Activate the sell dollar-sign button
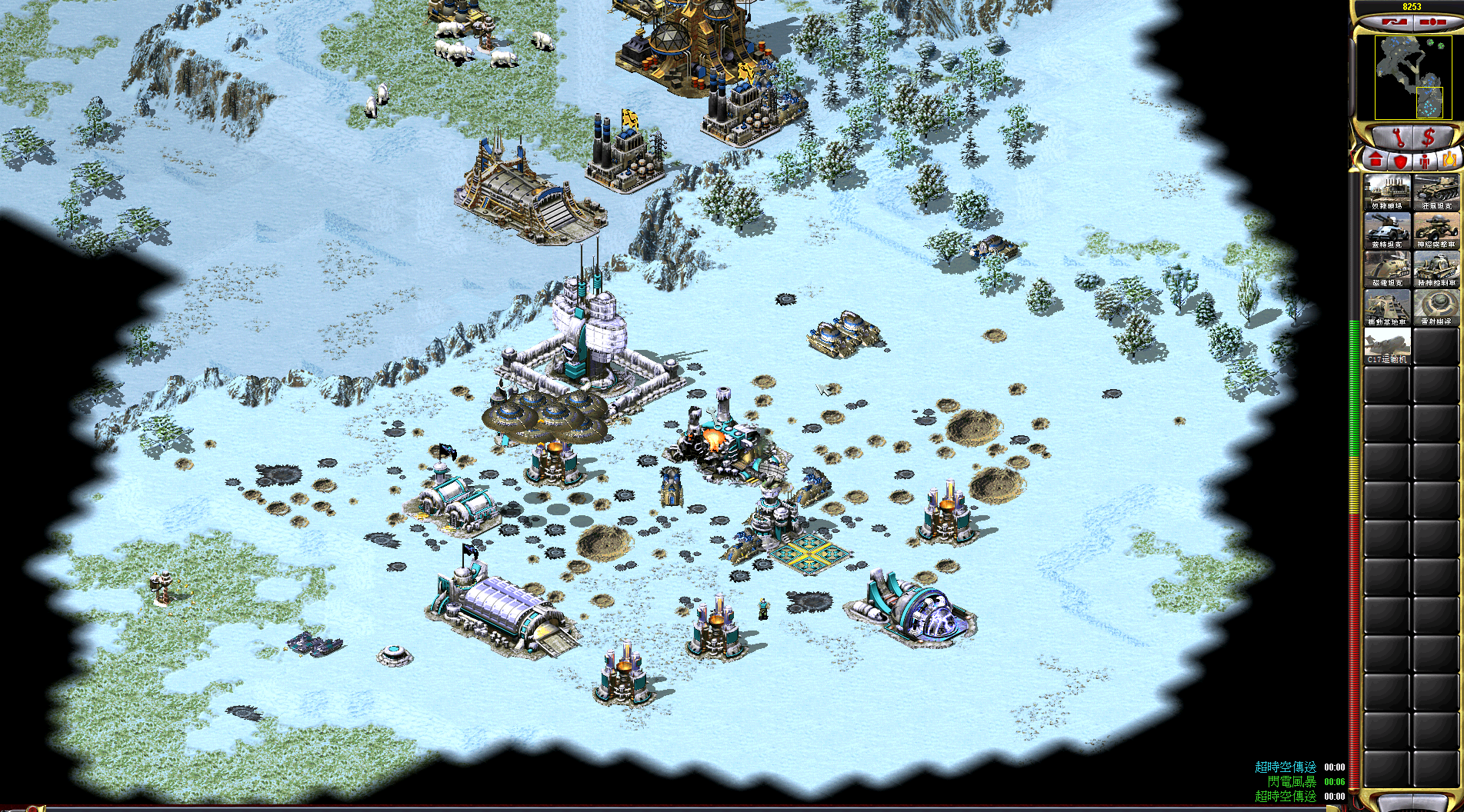The image size is (1464, 812). click(1429, 137)
